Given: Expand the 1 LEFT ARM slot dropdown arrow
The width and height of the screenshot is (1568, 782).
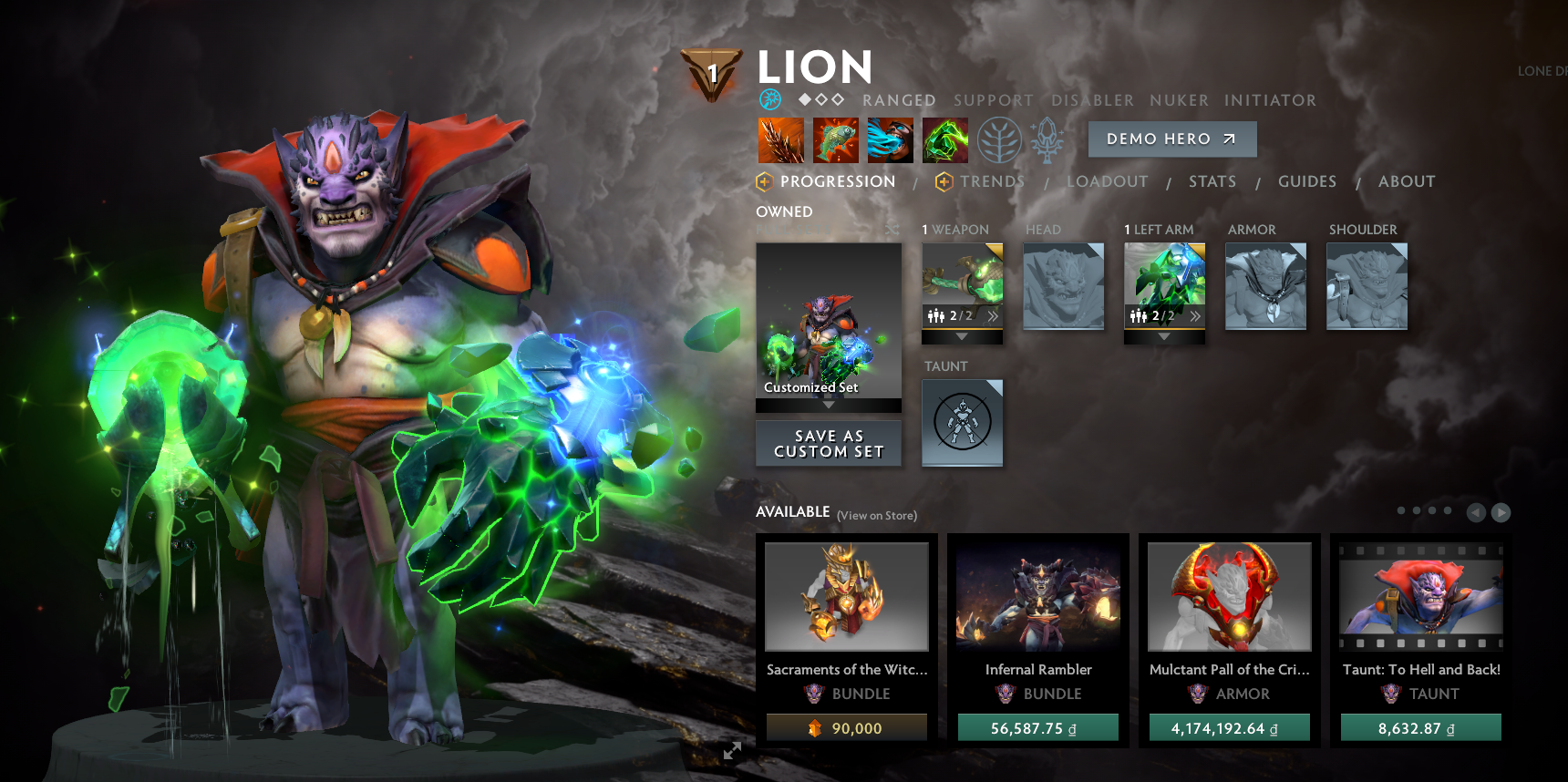Looking at the screenshot, I should tap(1163, 335).
